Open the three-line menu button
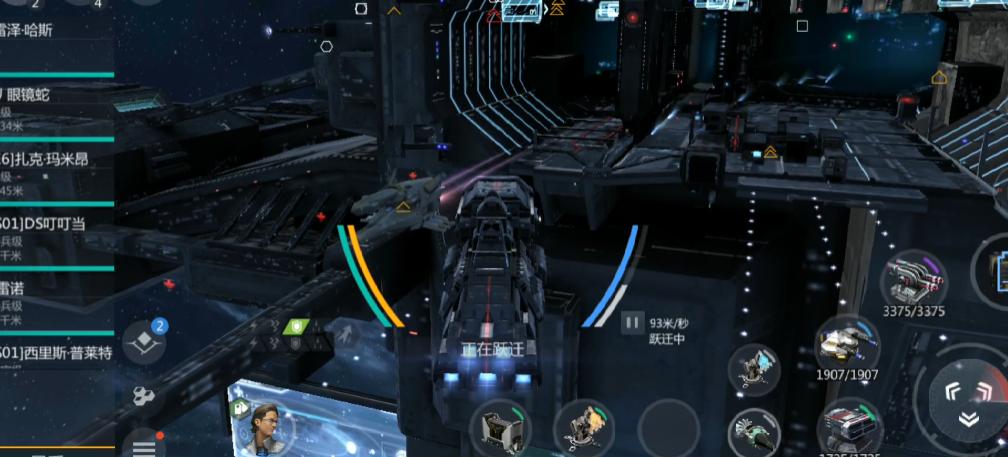Viewport: 1008px width, 457px height. [x=145, y=442]
